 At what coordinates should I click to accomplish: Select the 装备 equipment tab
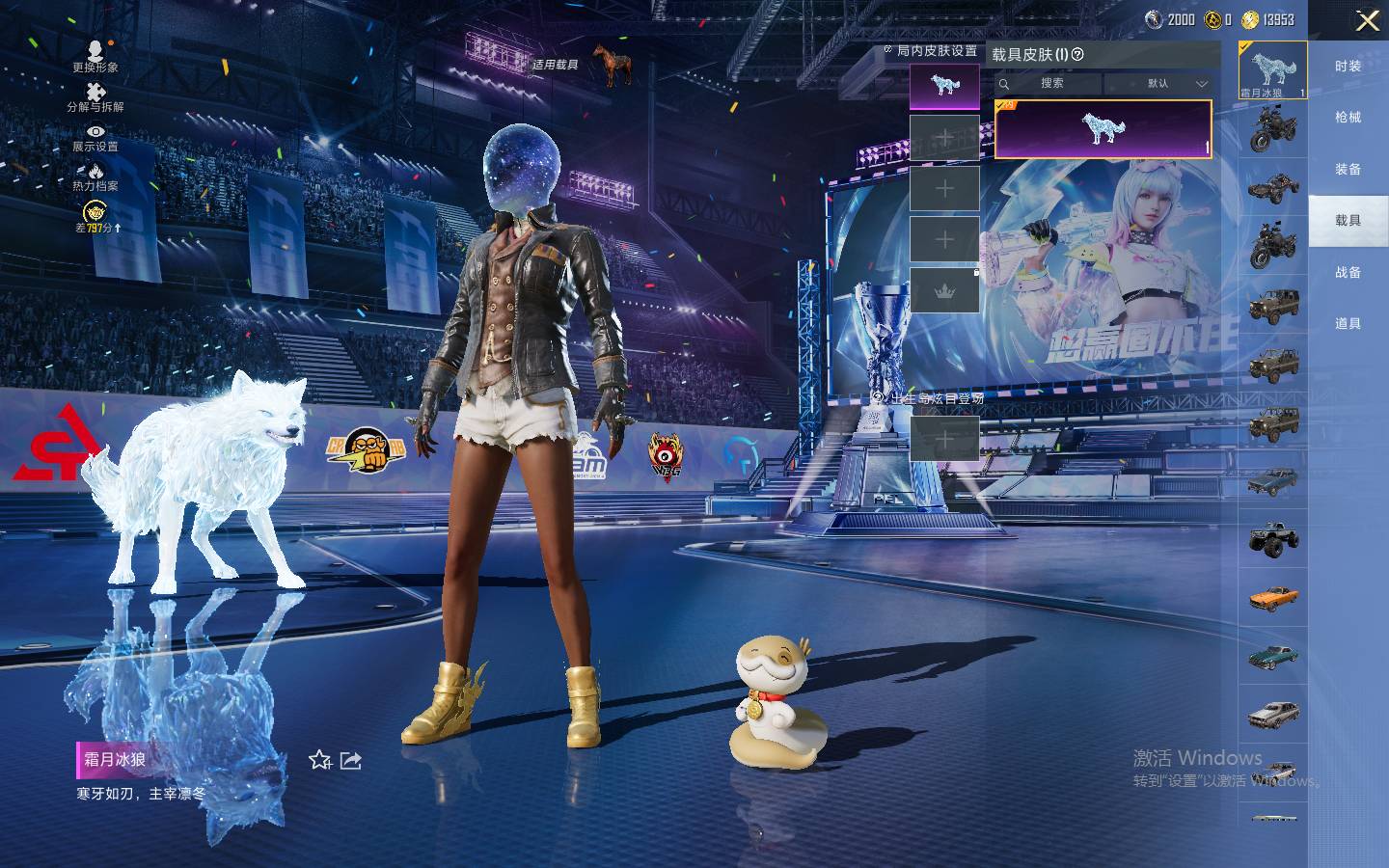[1348, 170]
